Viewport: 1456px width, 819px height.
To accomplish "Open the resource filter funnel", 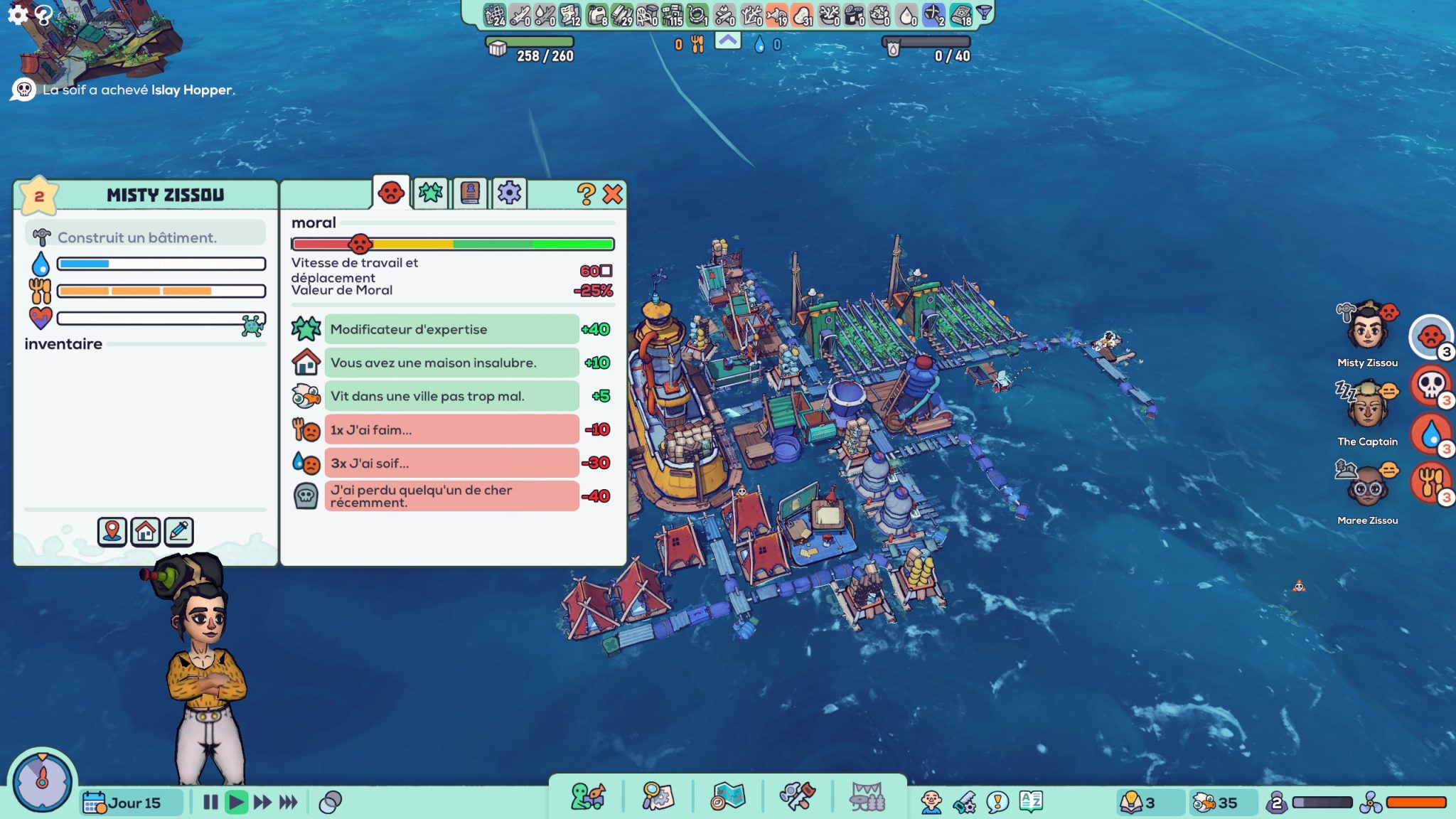I will click(x=984, y=13).
